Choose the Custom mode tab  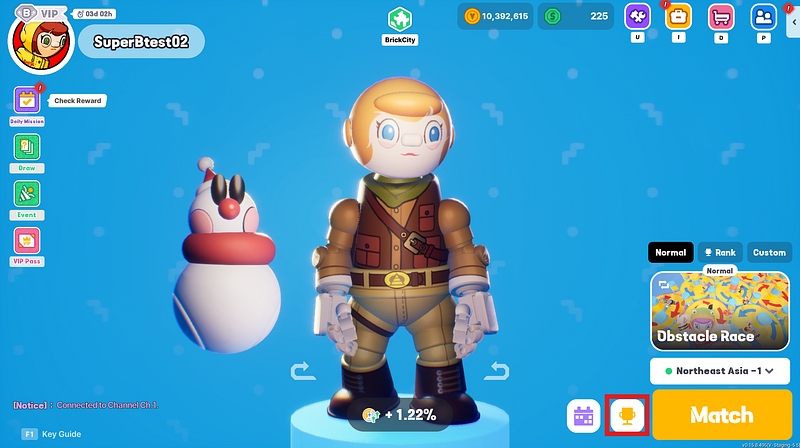(x=769, y=252)
